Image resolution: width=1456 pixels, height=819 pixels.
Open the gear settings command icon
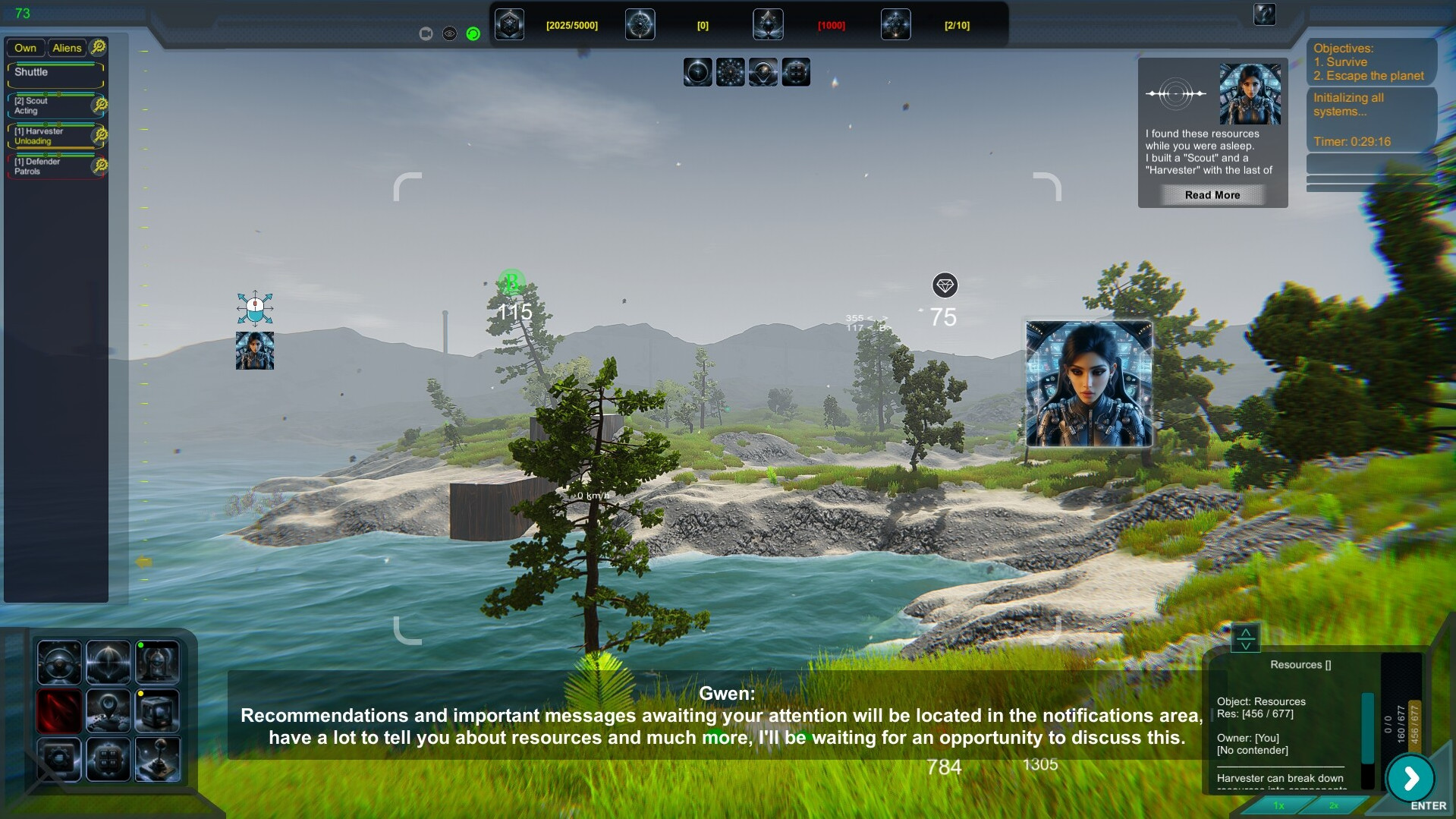click(59, 759)
